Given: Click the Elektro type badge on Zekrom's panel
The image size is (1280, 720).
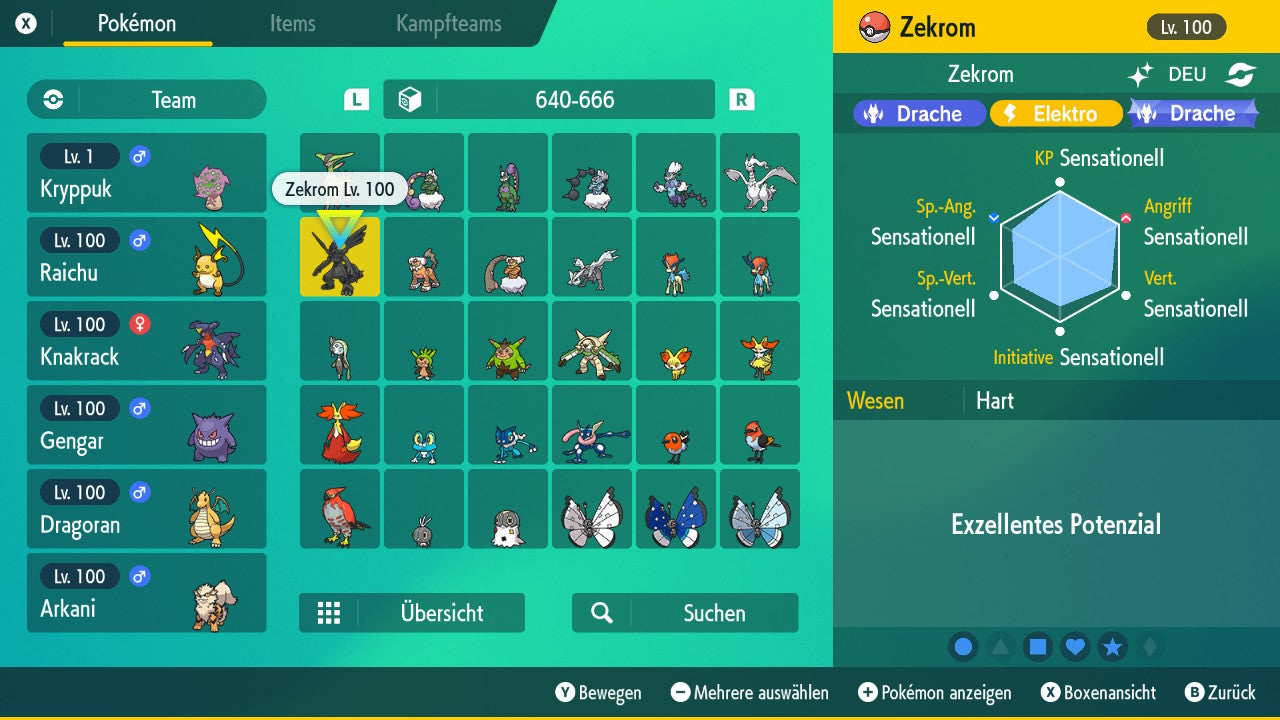Looking at the screenshot, I should click(1056, 113).
